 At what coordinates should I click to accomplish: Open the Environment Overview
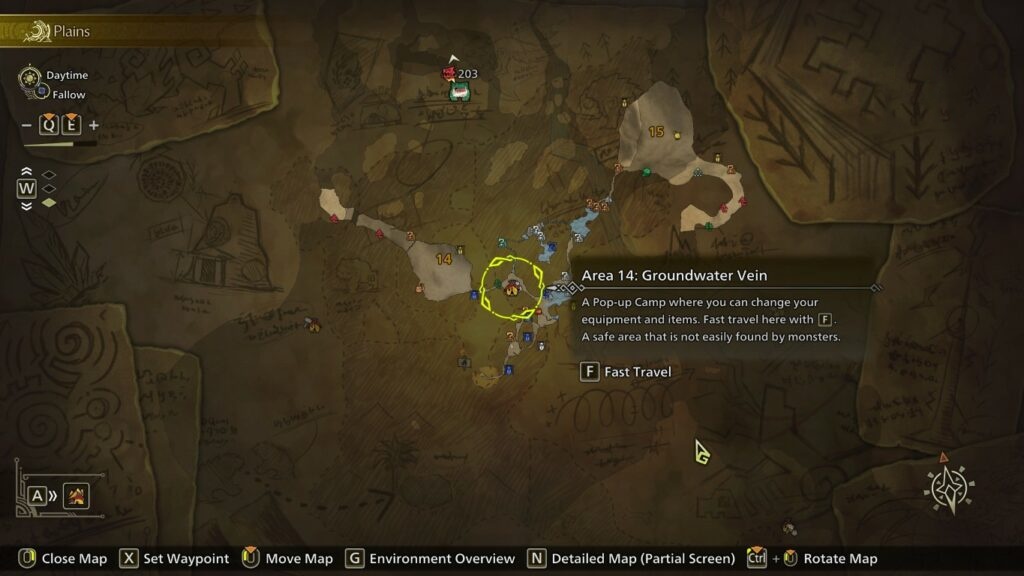coord(431,559)
